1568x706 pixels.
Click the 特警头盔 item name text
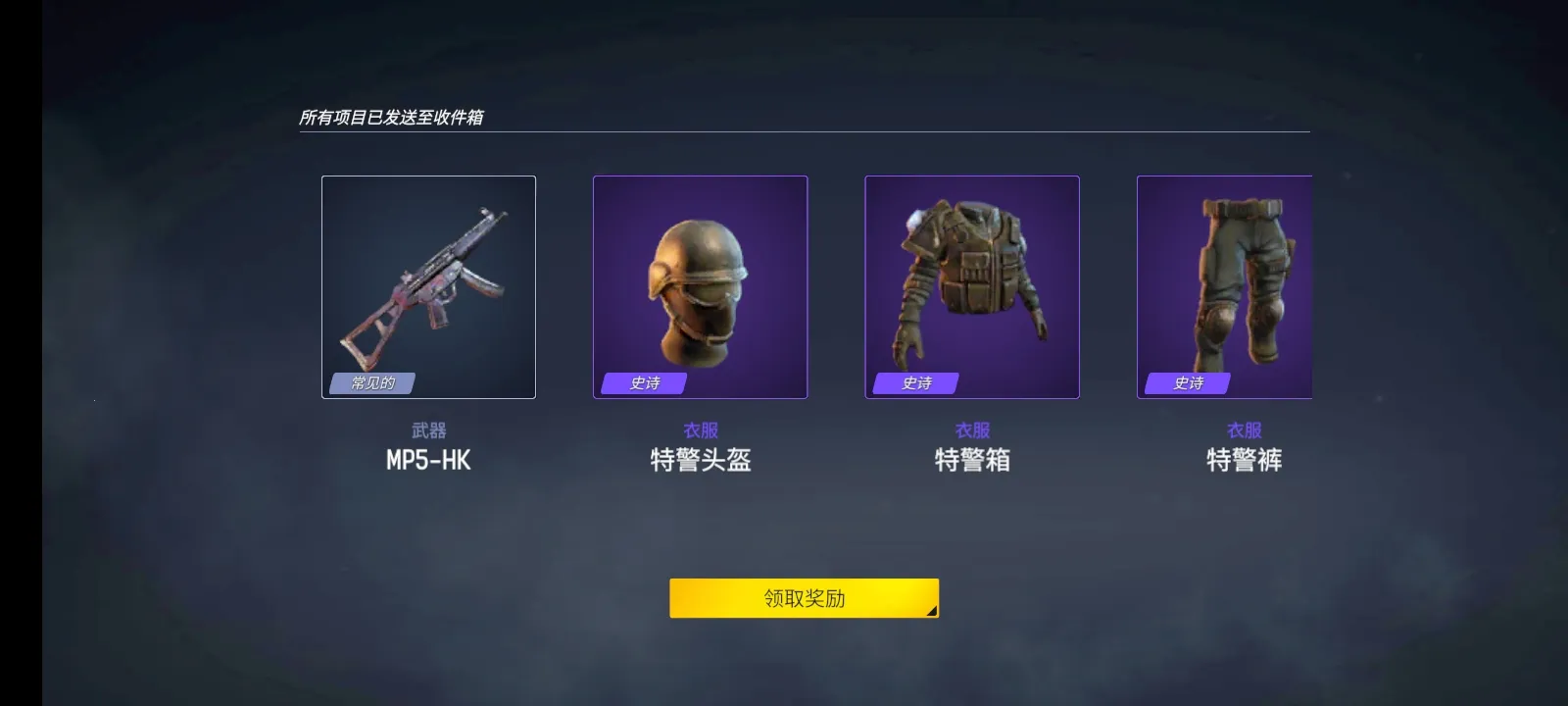point(699,460)
